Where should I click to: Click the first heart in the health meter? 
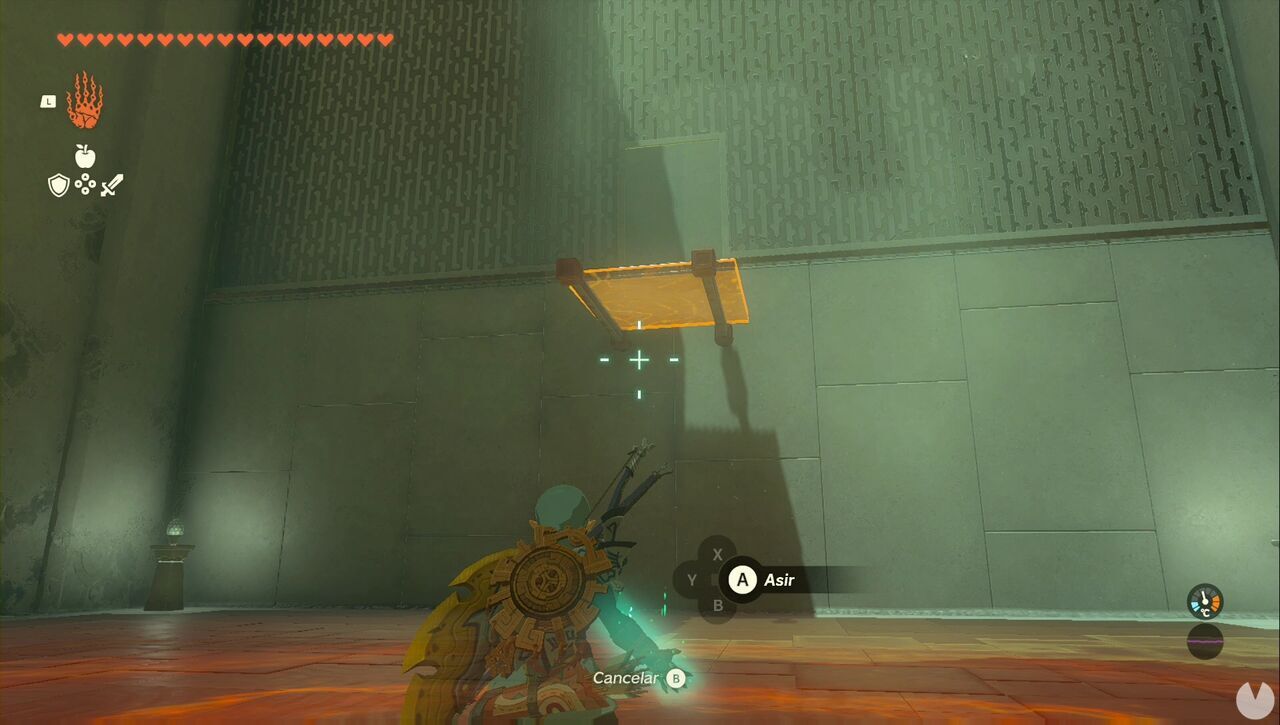[63, 38]
